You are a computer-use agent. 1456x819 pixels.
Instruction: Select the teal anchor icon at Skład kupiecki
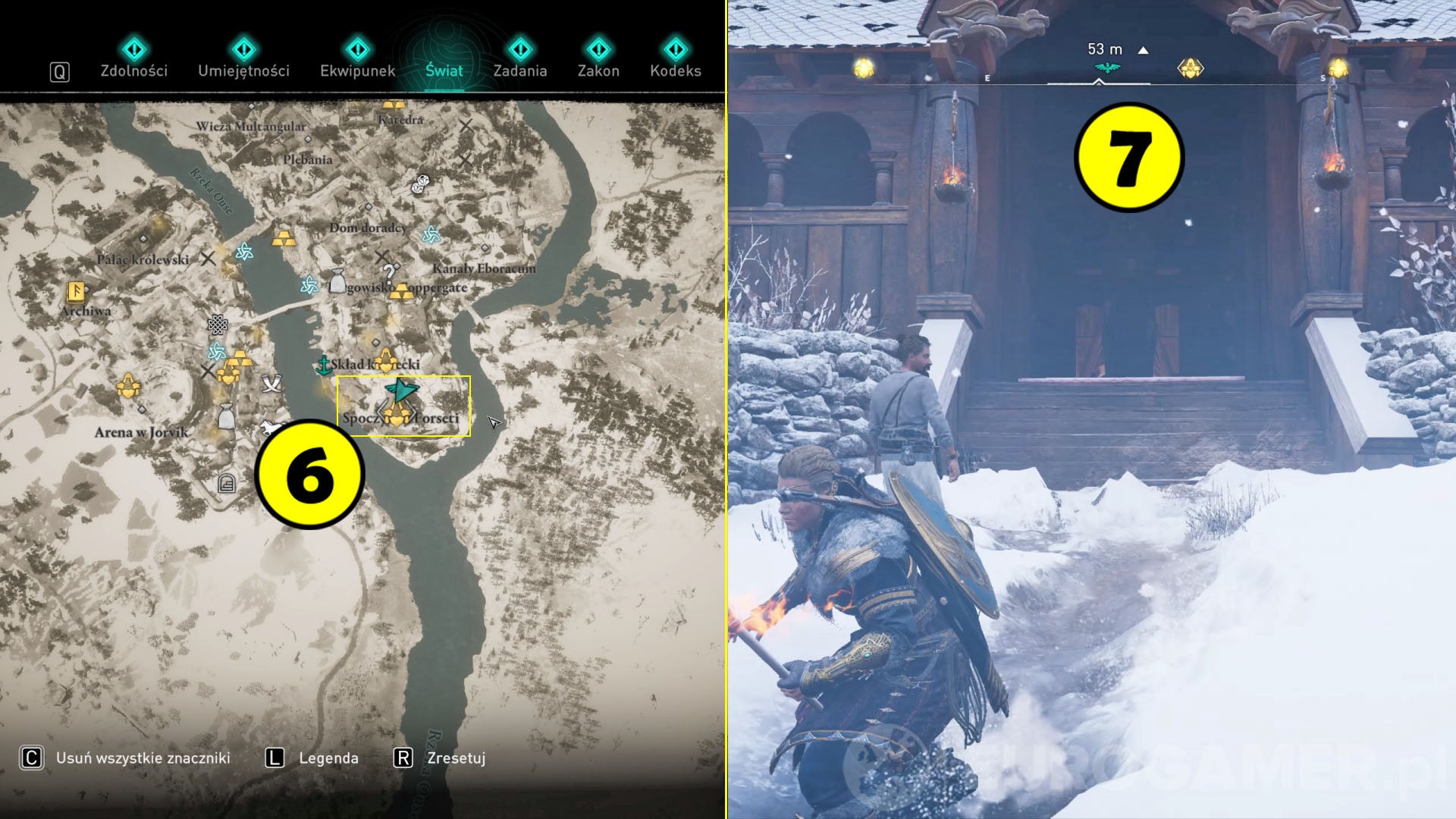tap(325, 366)
